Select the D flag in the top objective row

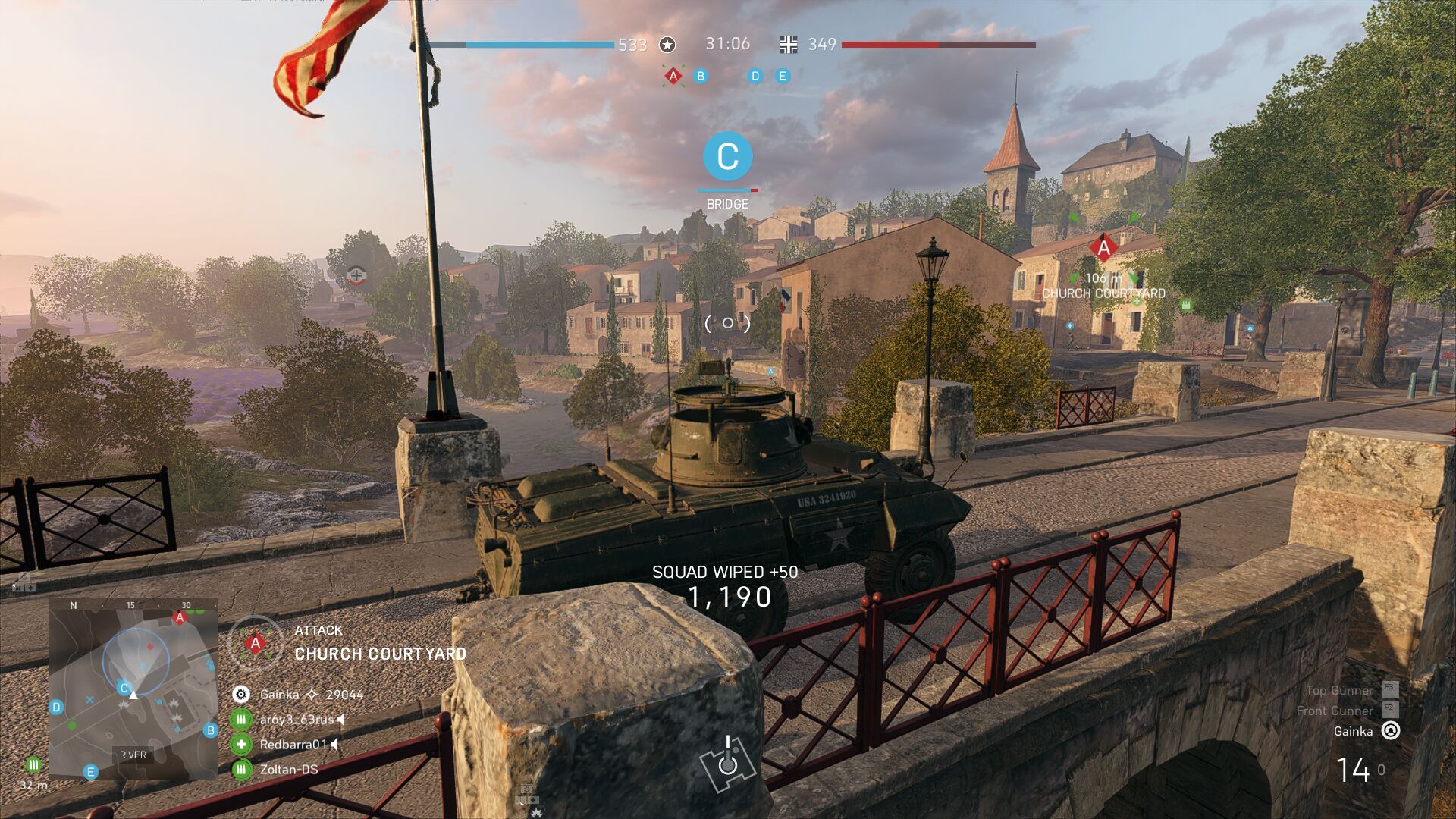point(755,76)
